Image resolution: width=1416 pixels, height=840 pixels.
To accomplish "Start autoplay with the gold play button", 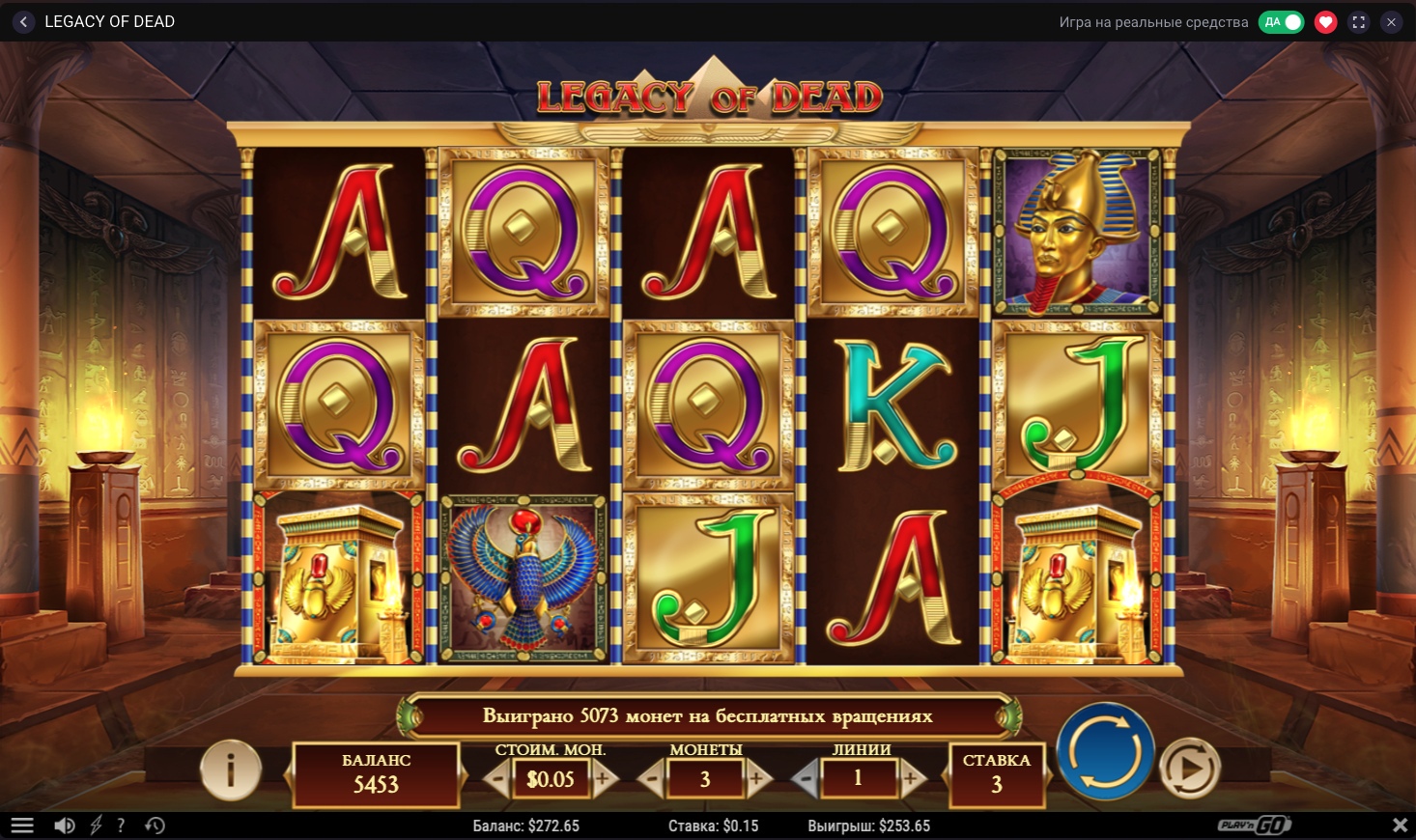I will coord(1190,769).
